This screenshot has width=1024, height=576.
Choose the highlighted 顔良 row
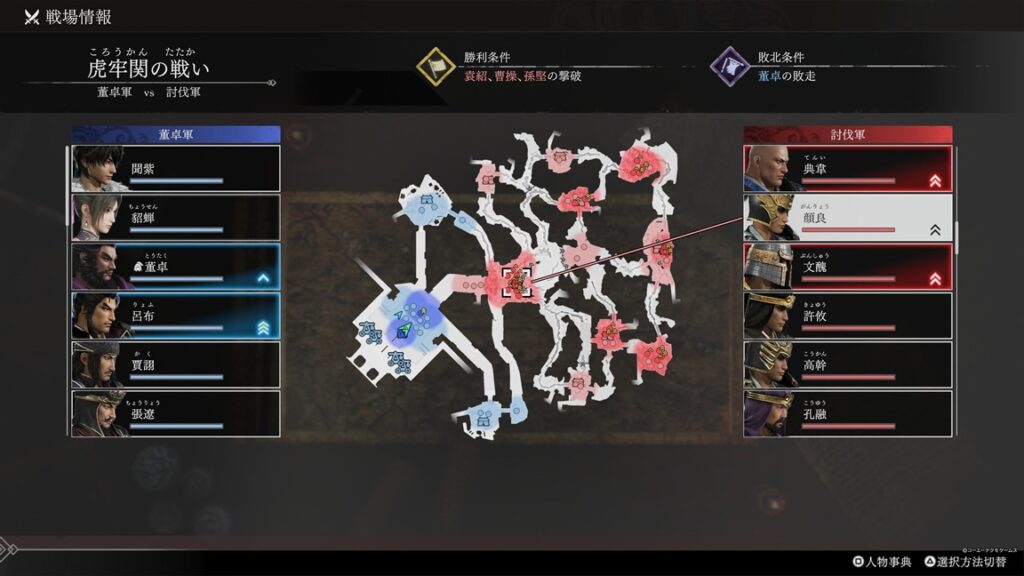tap(848, 217)
